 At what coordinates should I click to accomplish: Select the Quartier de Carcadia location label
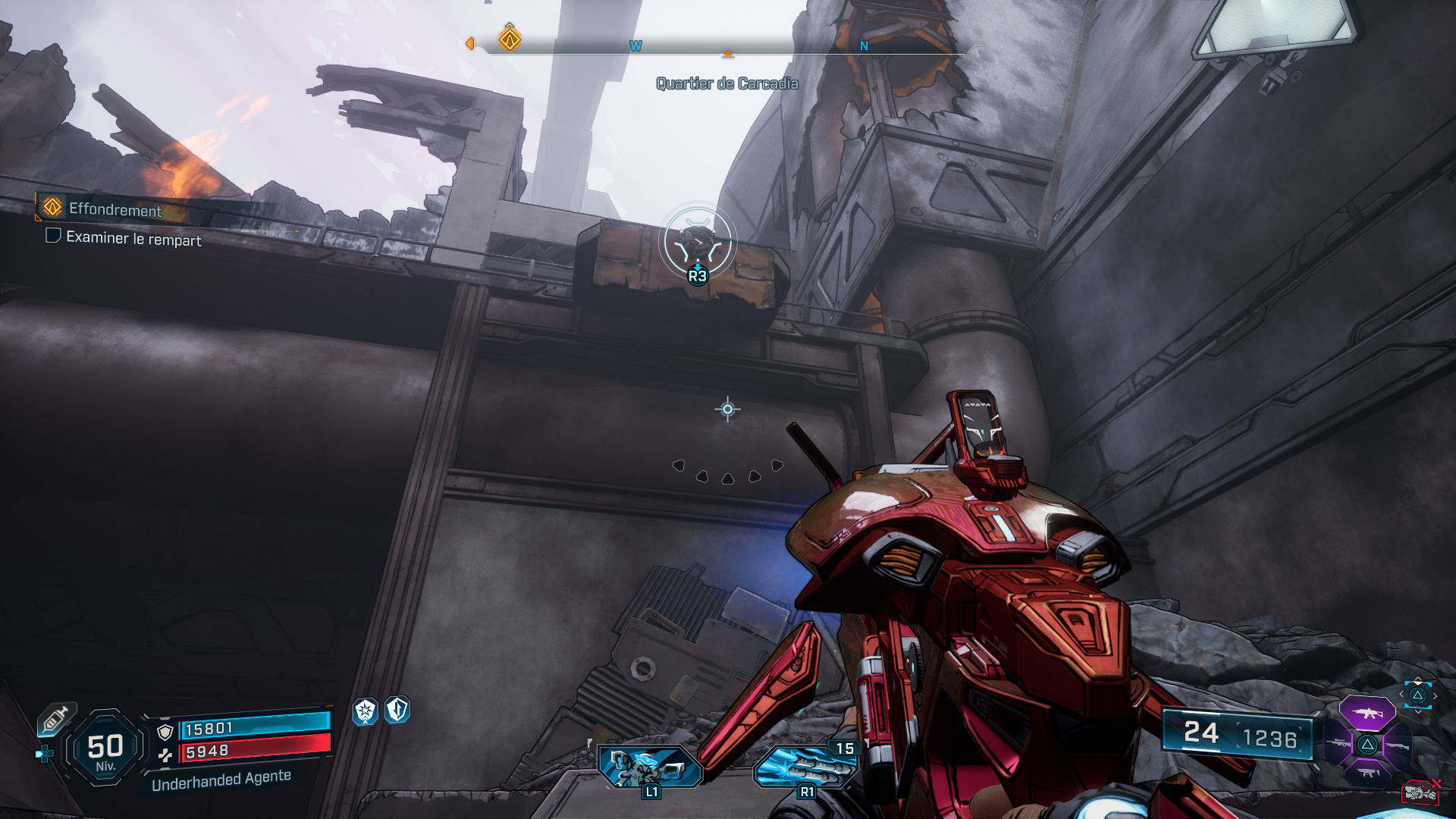coord(726,84)
